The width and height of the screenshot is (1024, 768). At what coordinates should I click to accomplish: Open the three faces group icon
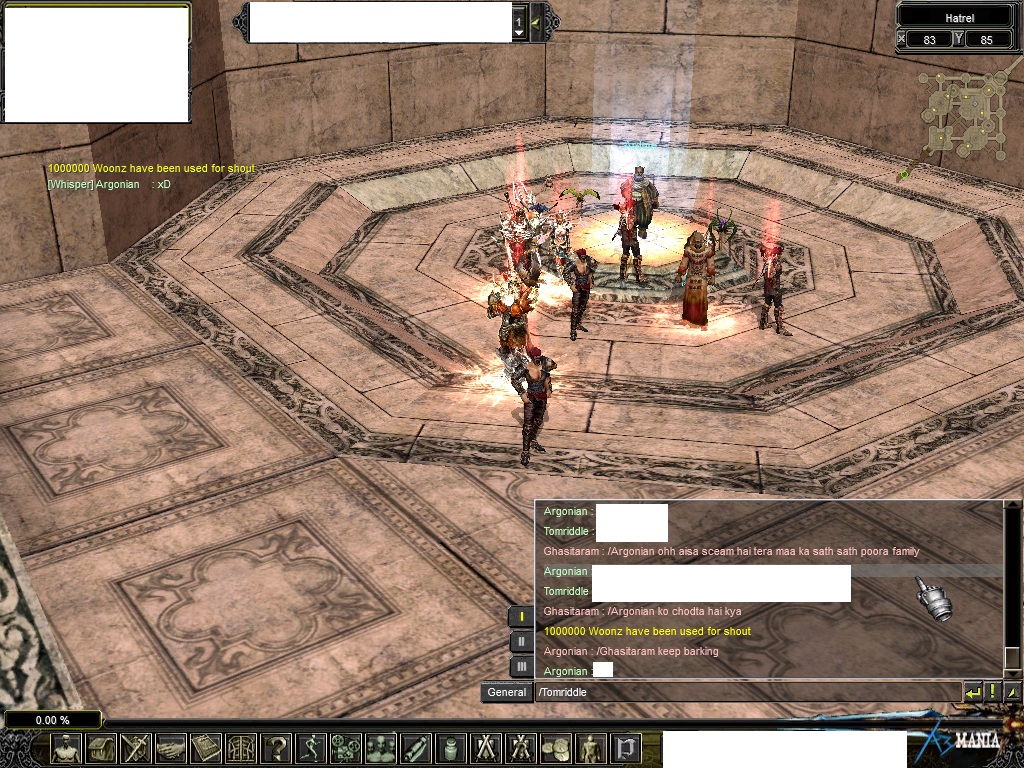381,748
